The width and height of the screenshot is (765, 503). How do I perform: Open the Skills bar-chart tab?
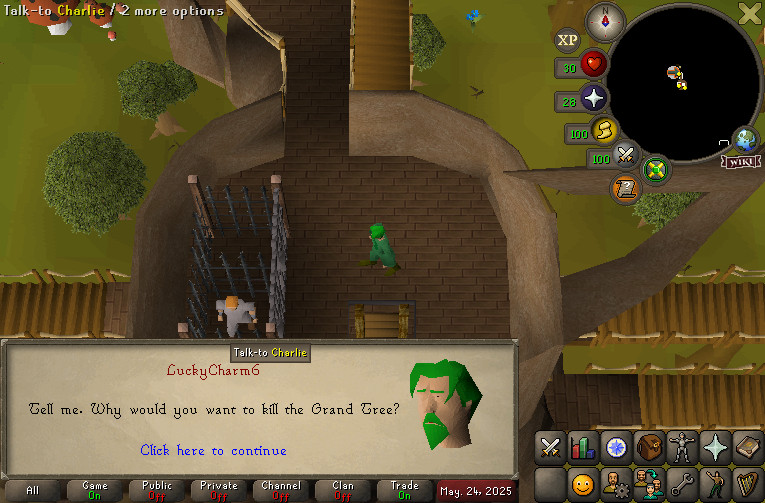click(x=582, y=448)
